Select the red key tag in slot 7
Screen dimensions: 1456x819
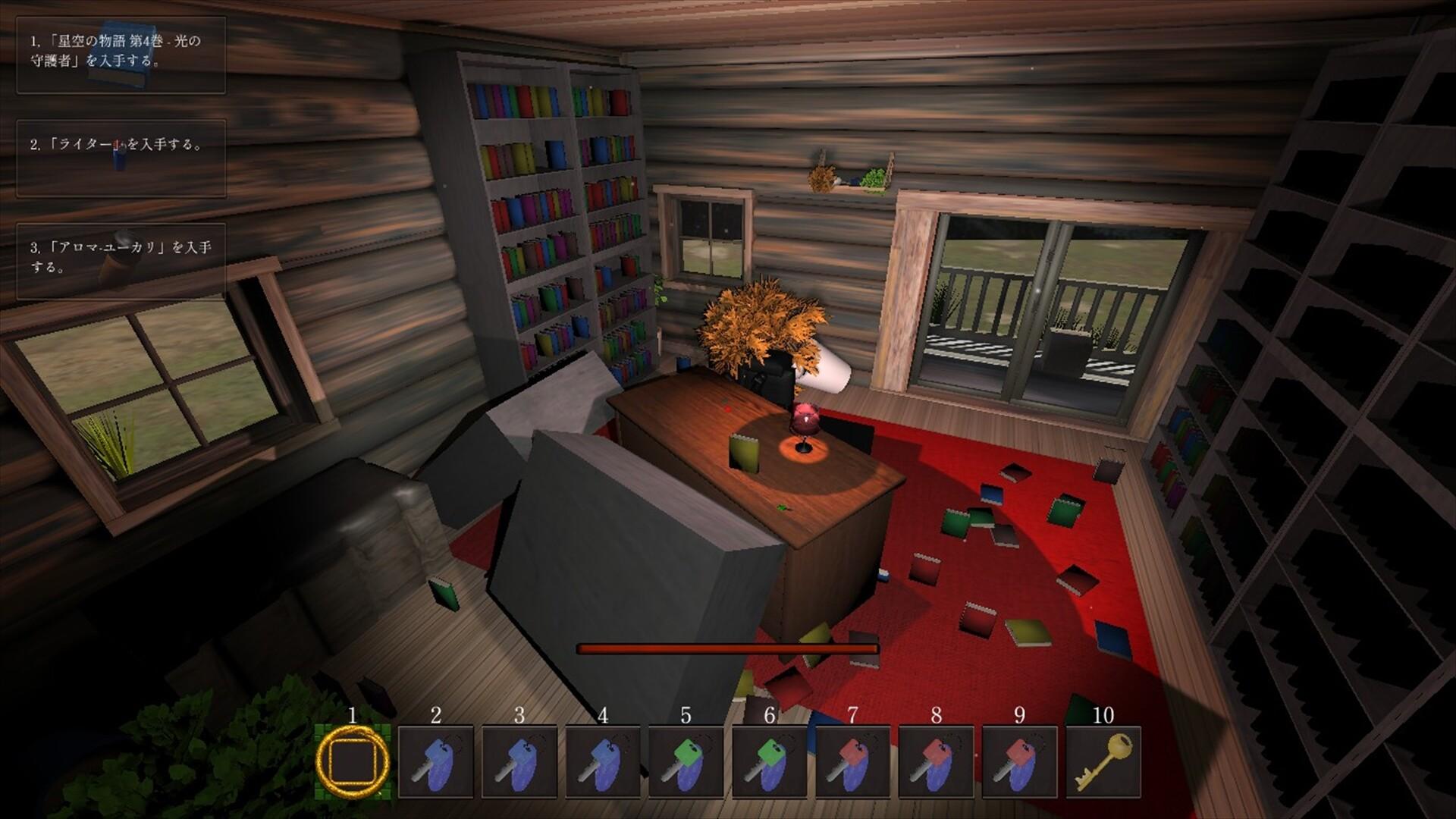tap(853, 761)
